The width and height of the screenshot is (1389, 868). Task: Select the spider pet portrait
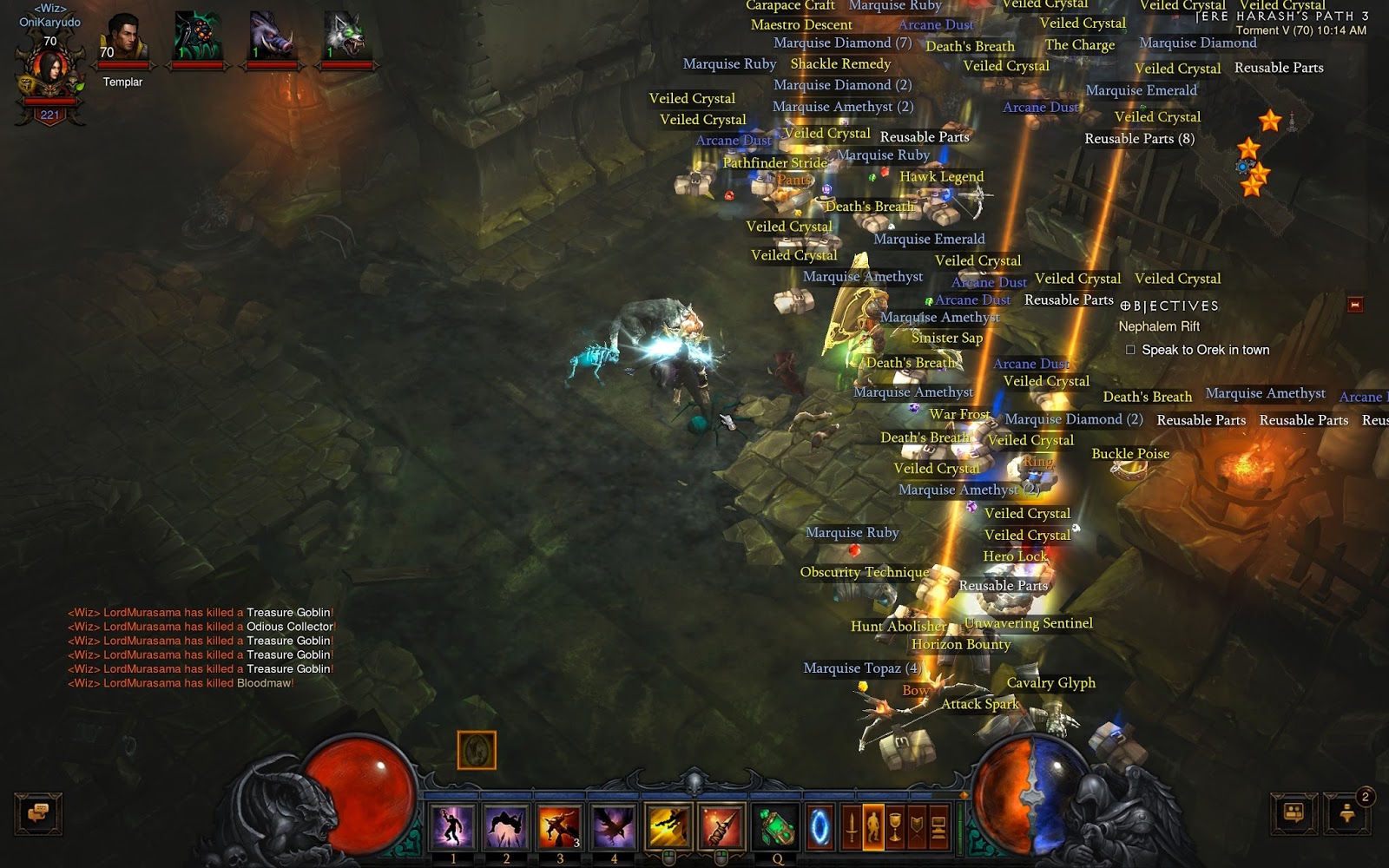coord(198,37)
